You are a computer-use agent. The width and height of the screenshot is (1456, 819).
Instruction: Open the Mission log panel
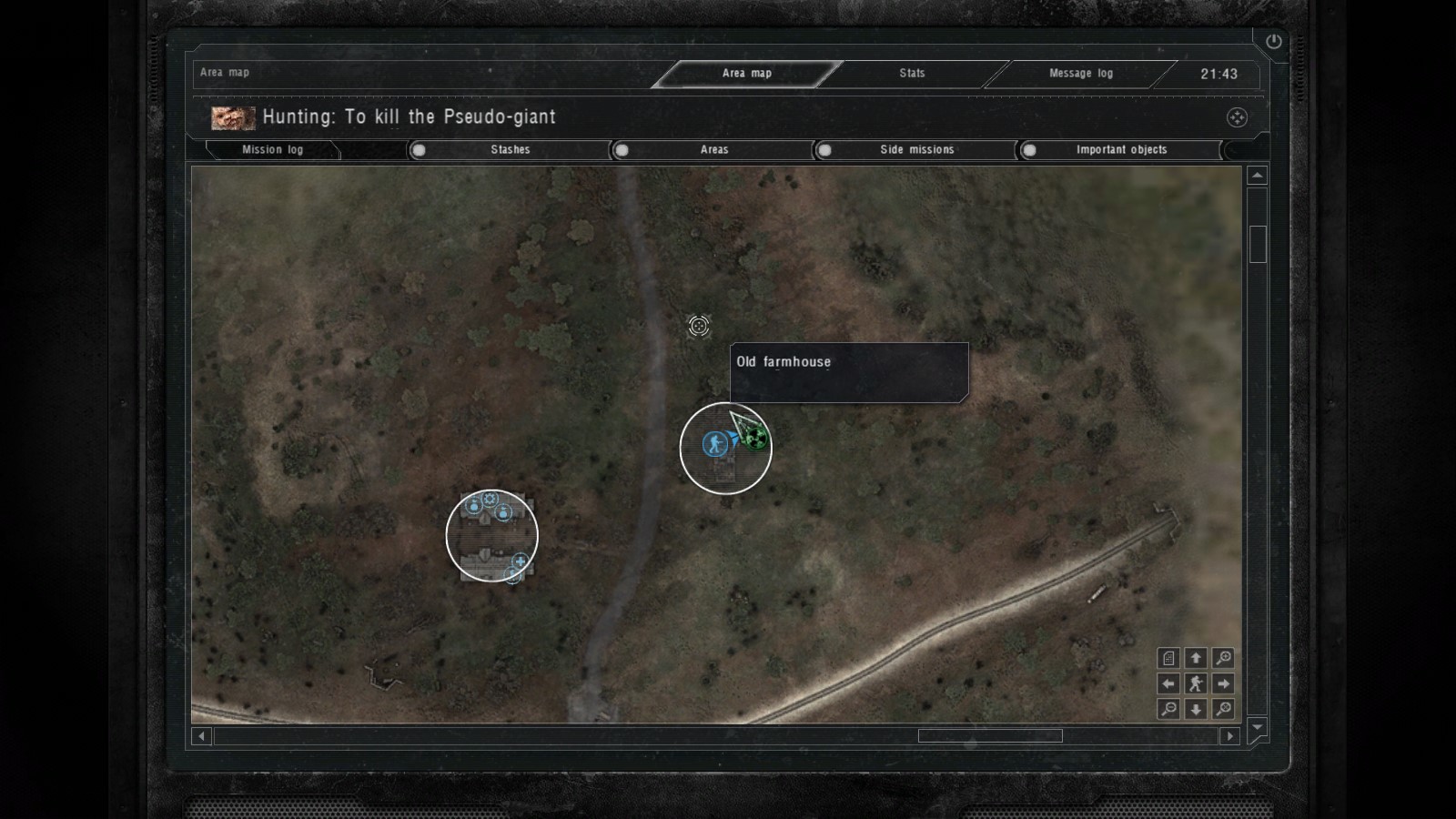coord(272,150)
